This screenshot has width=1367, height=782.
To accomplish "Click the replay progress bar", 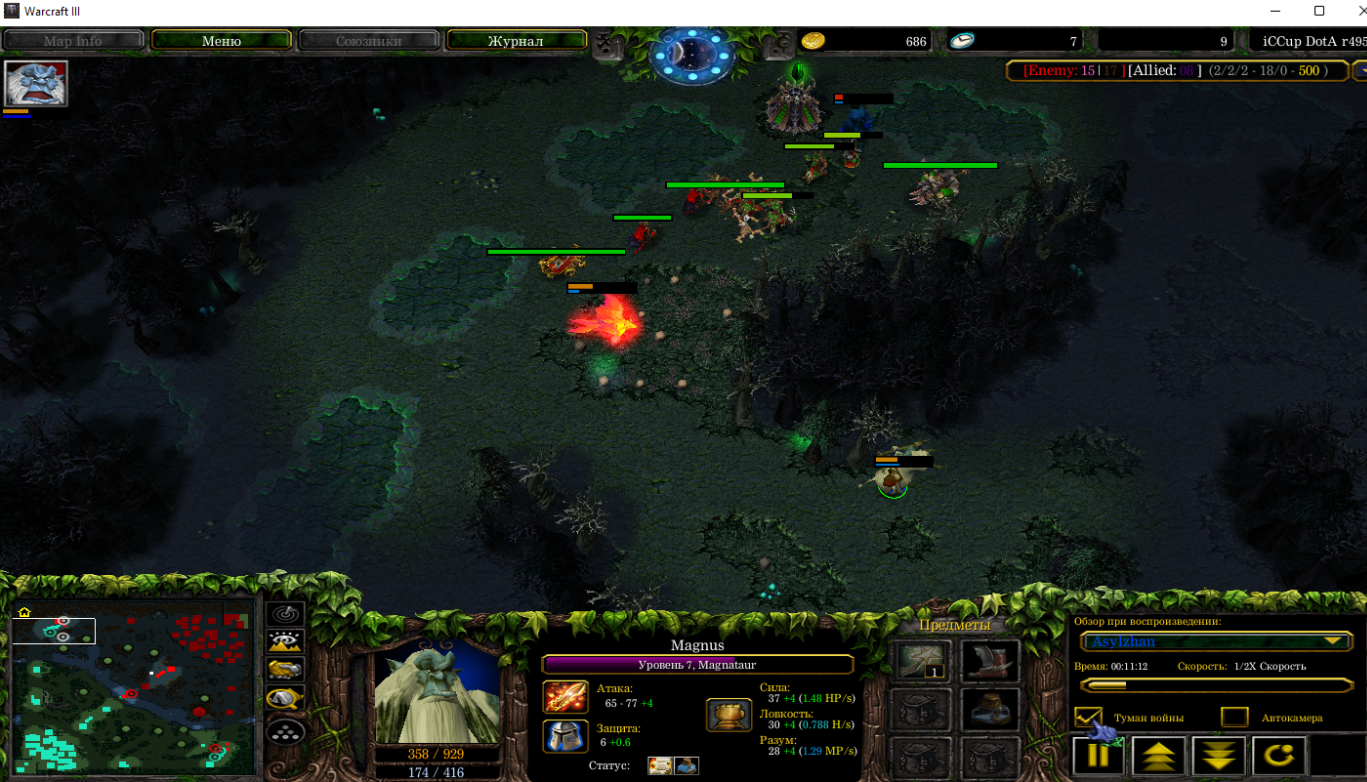I will (x=1216, y=685).
